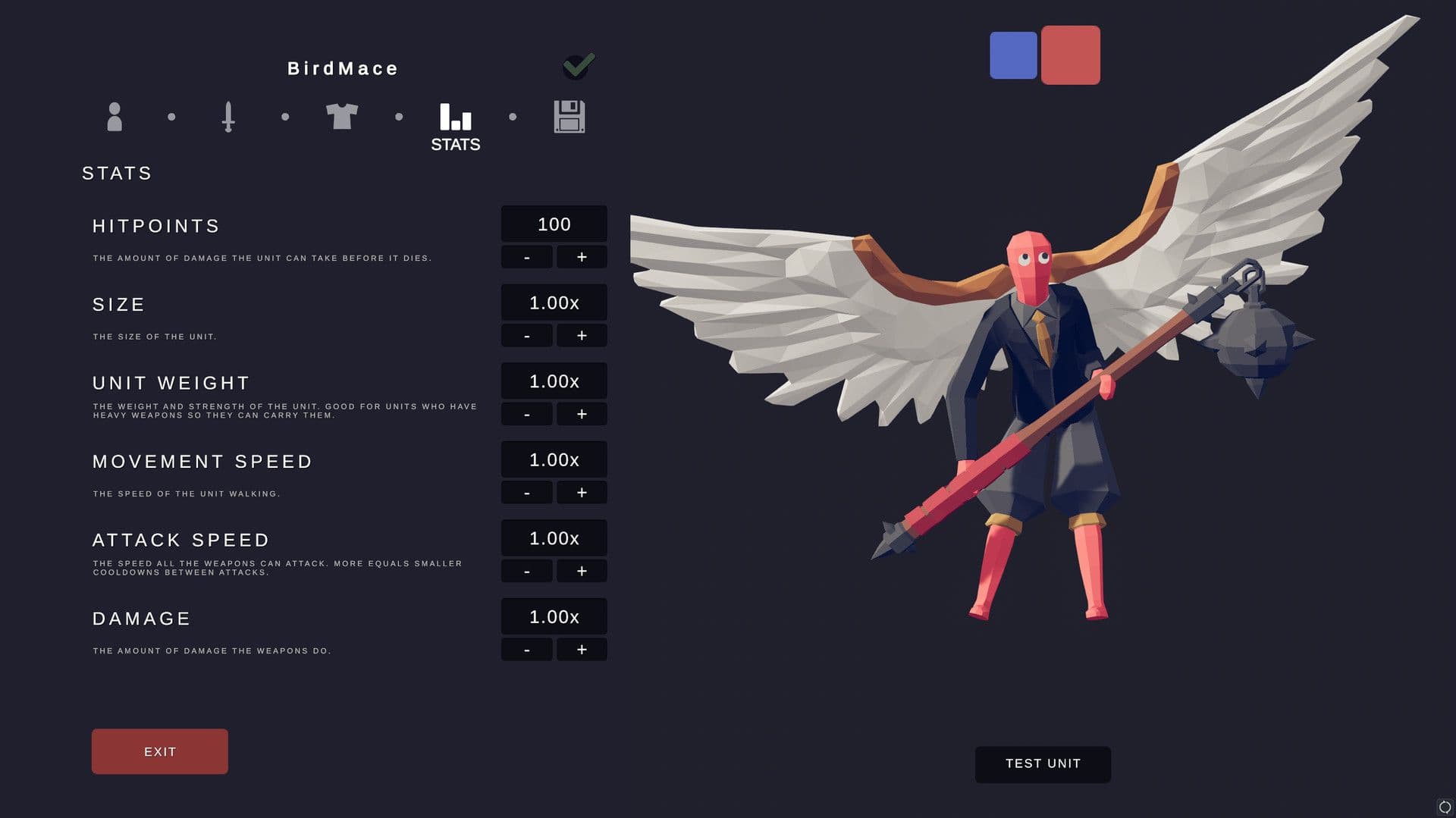Viewport: 1456px width, 818px height.
Task: Click the BirdMace unit name field
Action: pyautogui.click(x=341, y=67)
